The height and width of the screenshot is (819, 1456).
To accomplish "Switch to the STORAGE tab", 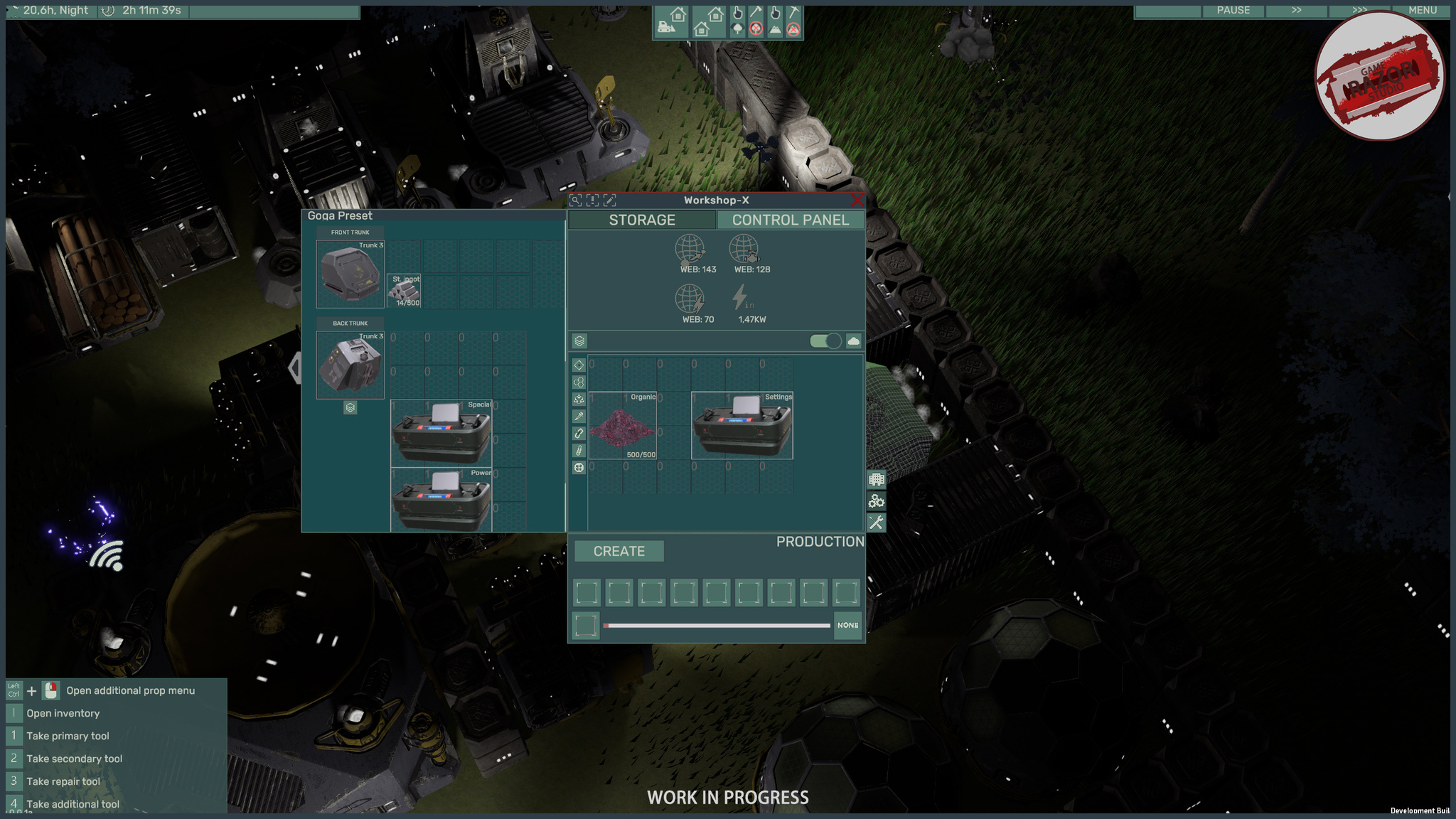I will 642,220.
